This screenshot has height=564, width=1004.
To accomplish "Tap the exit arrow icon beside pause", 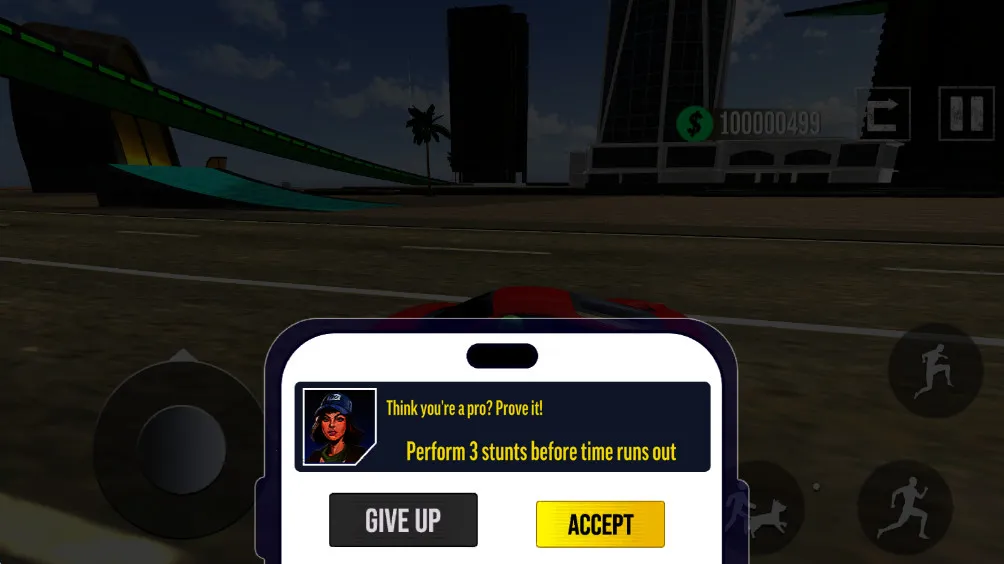I will click(x=882, y=114).
